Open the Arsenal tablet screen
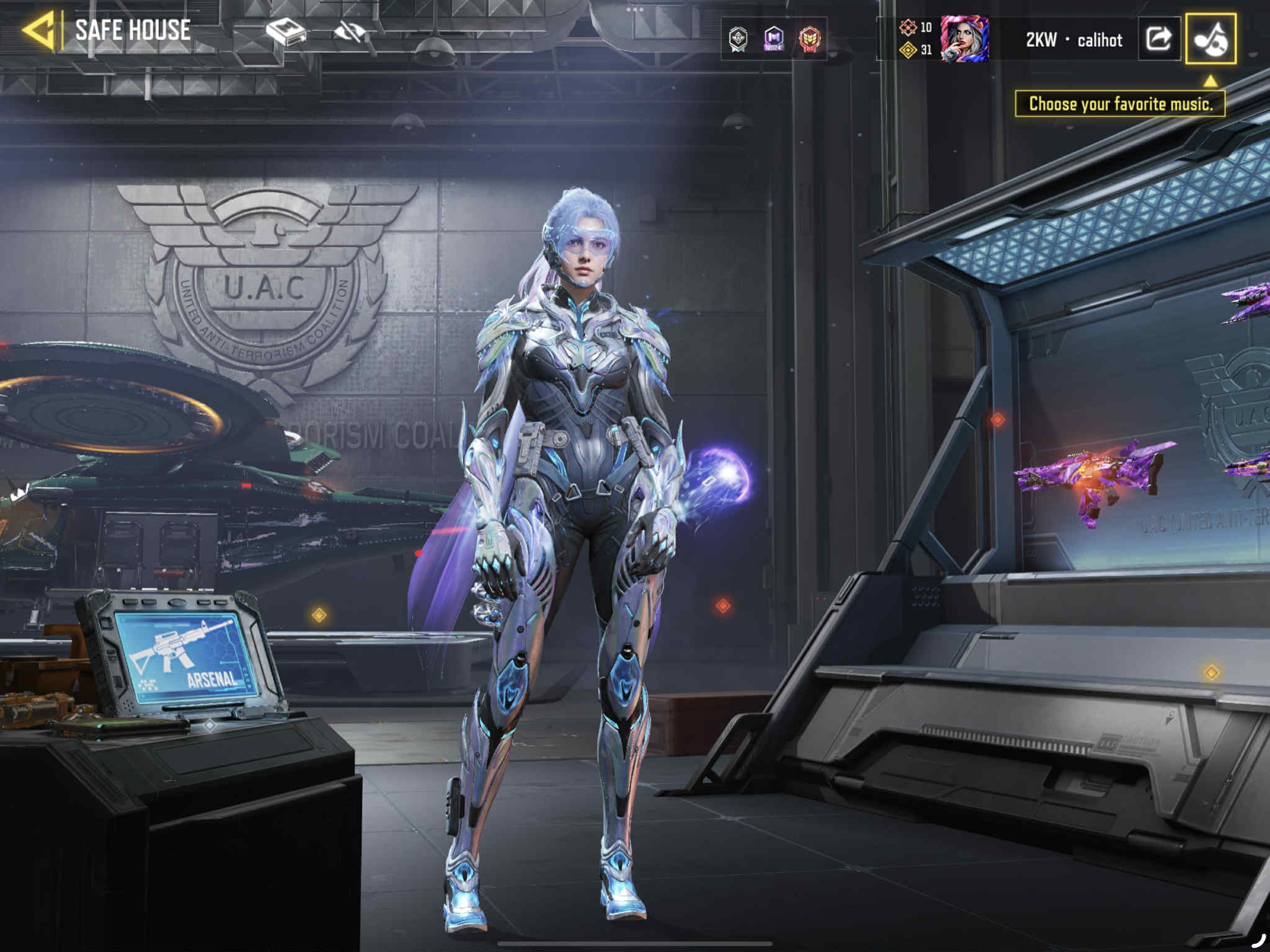 point(186,657)
